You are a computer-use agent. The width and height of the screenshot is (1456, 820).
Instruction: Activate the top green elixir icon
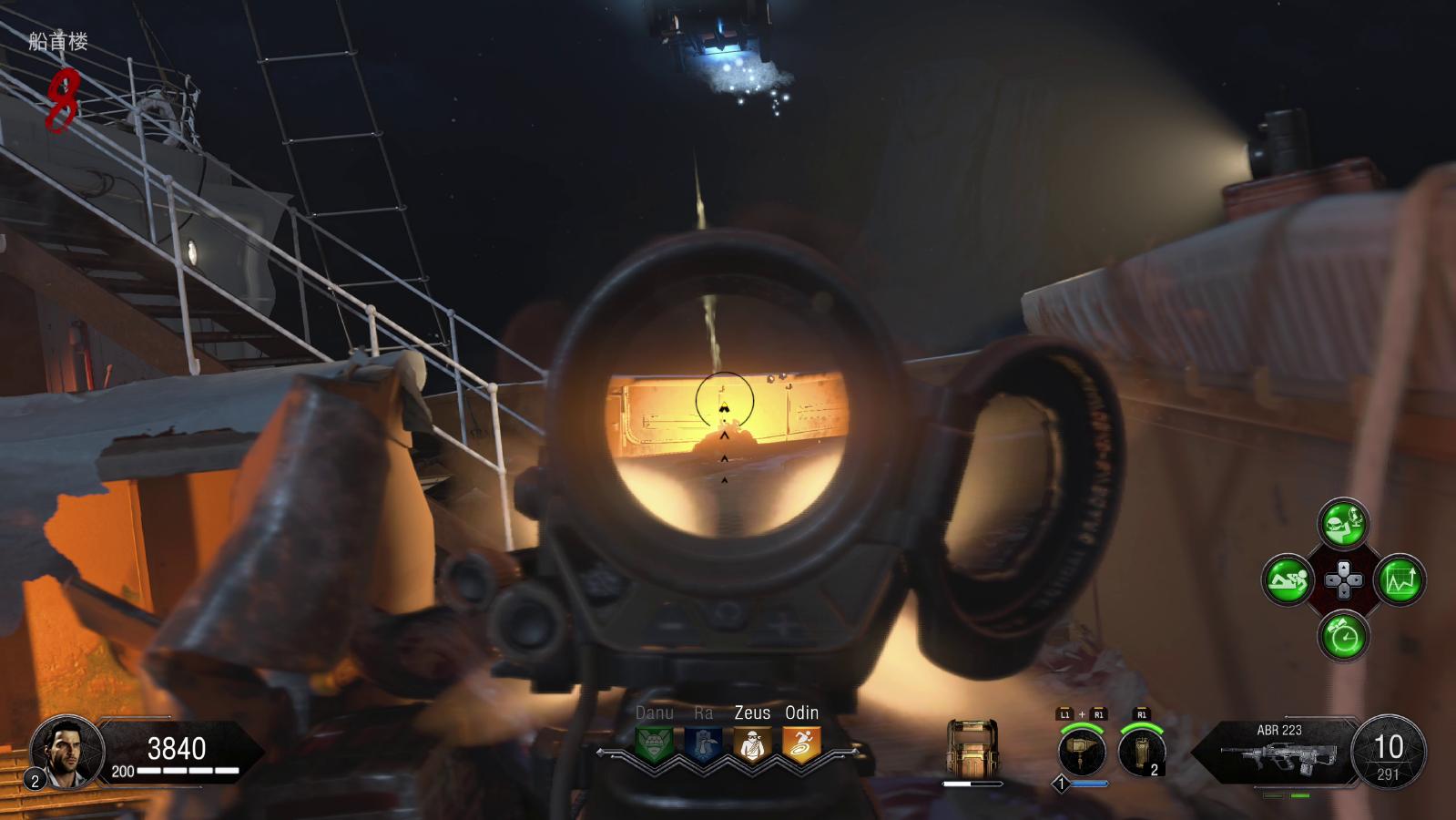(x=1344, y=524)
